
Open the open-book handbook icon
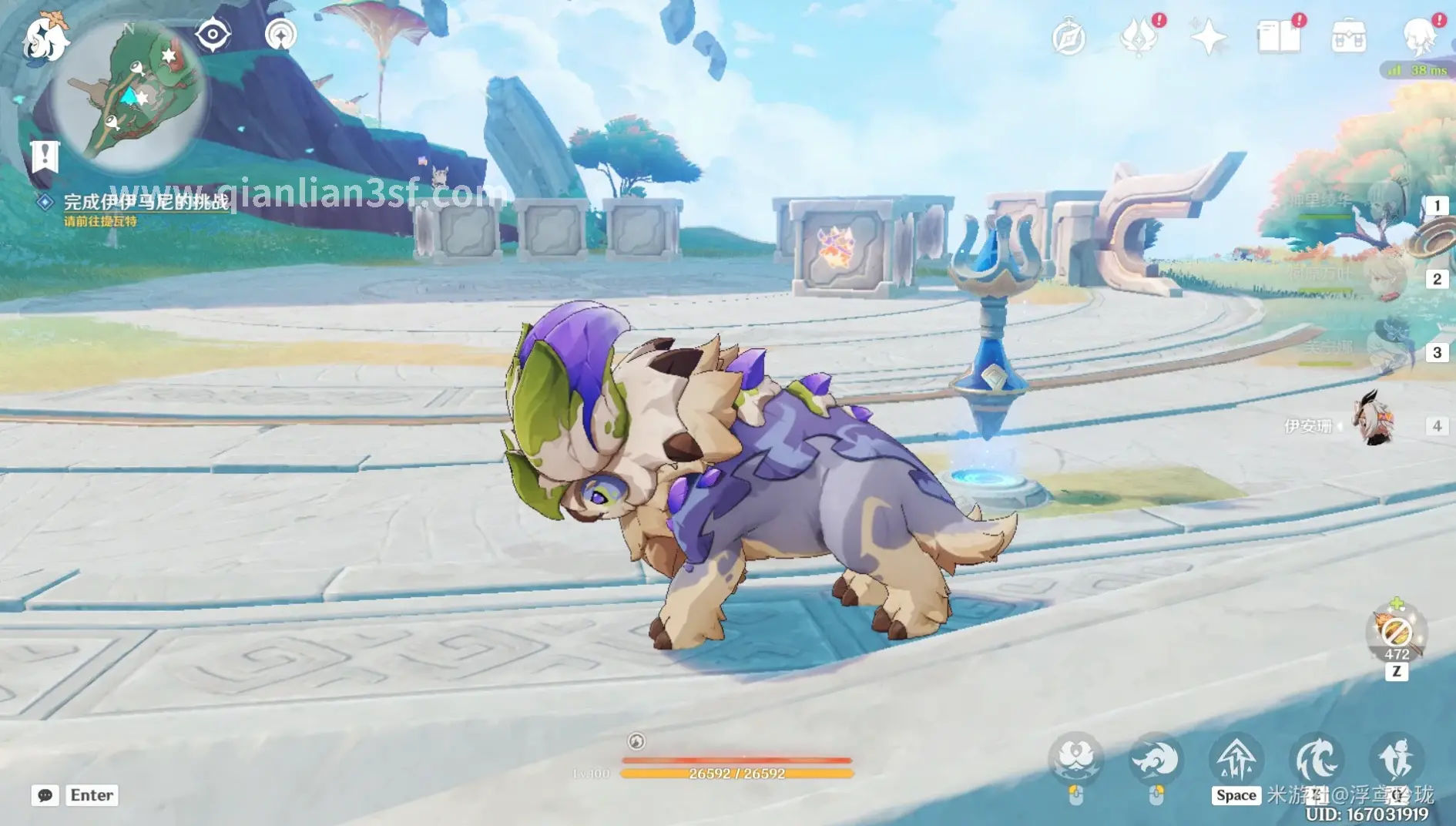tap(1278, 37)
